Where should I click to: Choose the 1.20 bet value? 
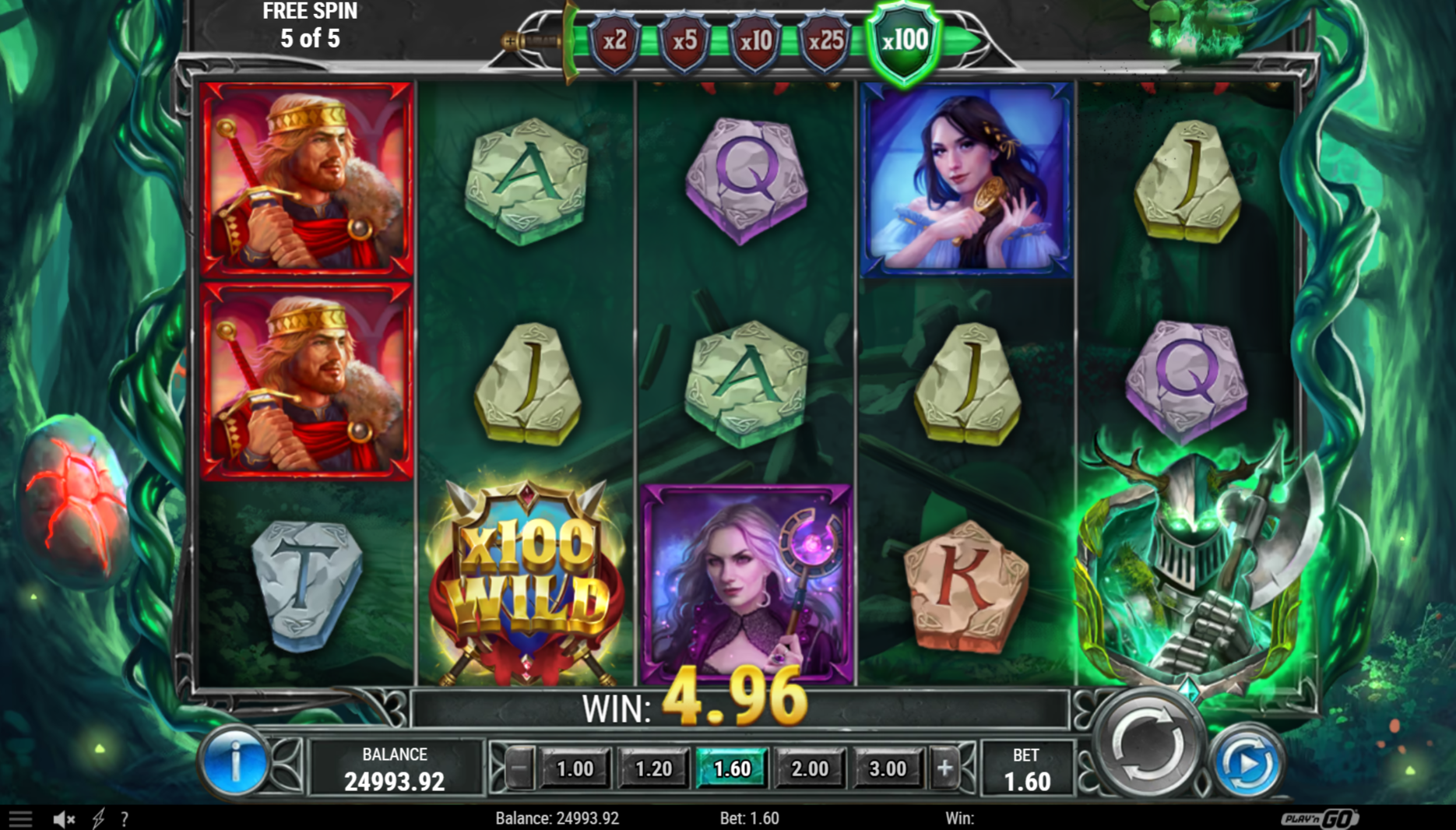(x=653, y=769)
